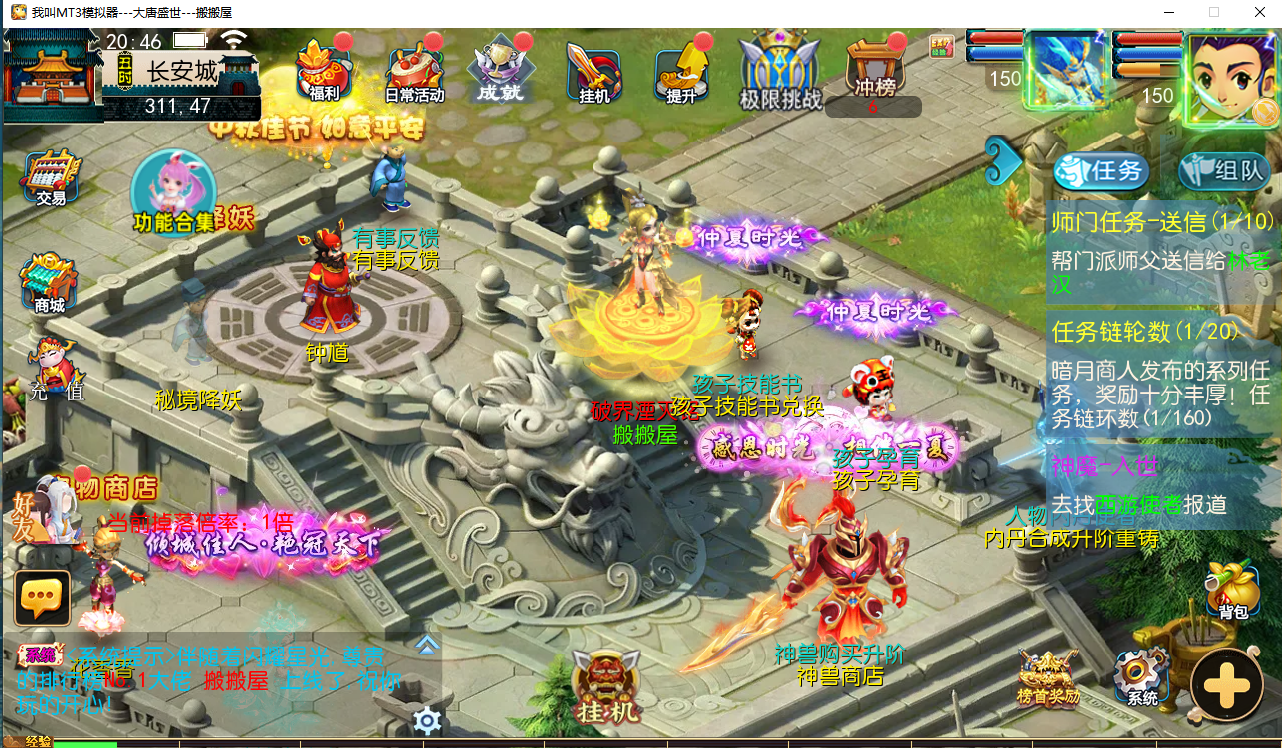This screenshot has width=1282, height=748.
Task: Open the 功能合集 function collection
Action: (x=172, y=195)
